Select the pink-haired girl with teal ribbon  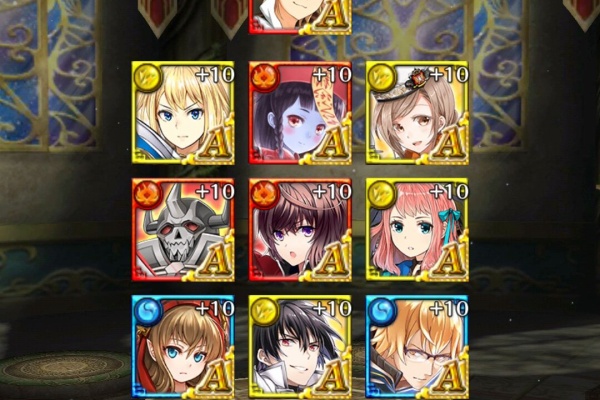(417, 229)
